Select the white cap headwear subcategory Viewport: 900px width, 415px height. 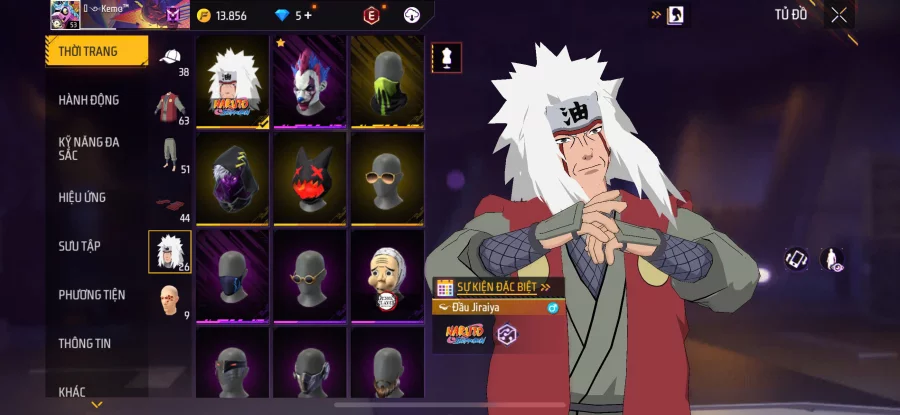[x=170, y=58]
